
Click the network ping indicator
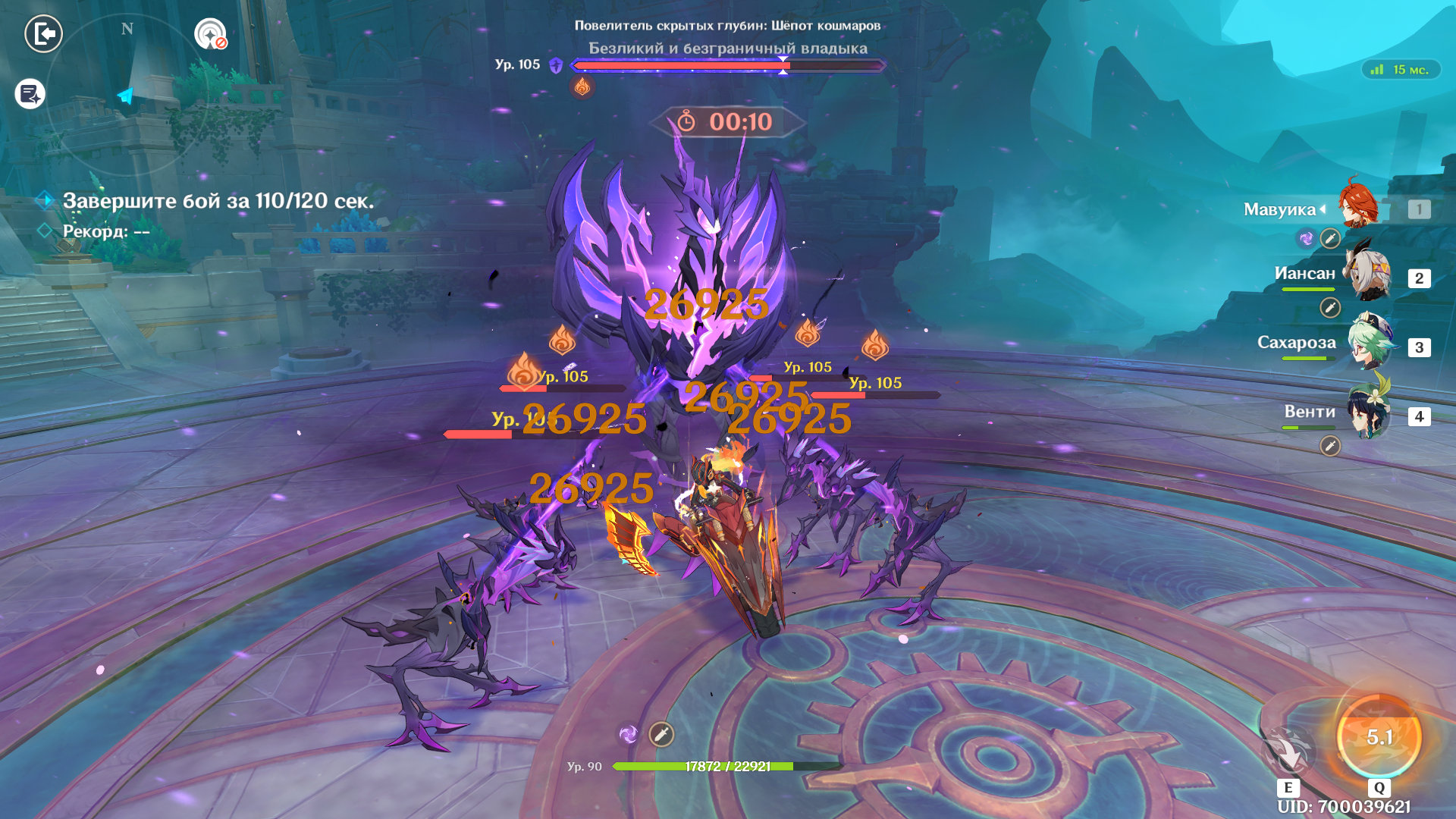coord(1401,70)
